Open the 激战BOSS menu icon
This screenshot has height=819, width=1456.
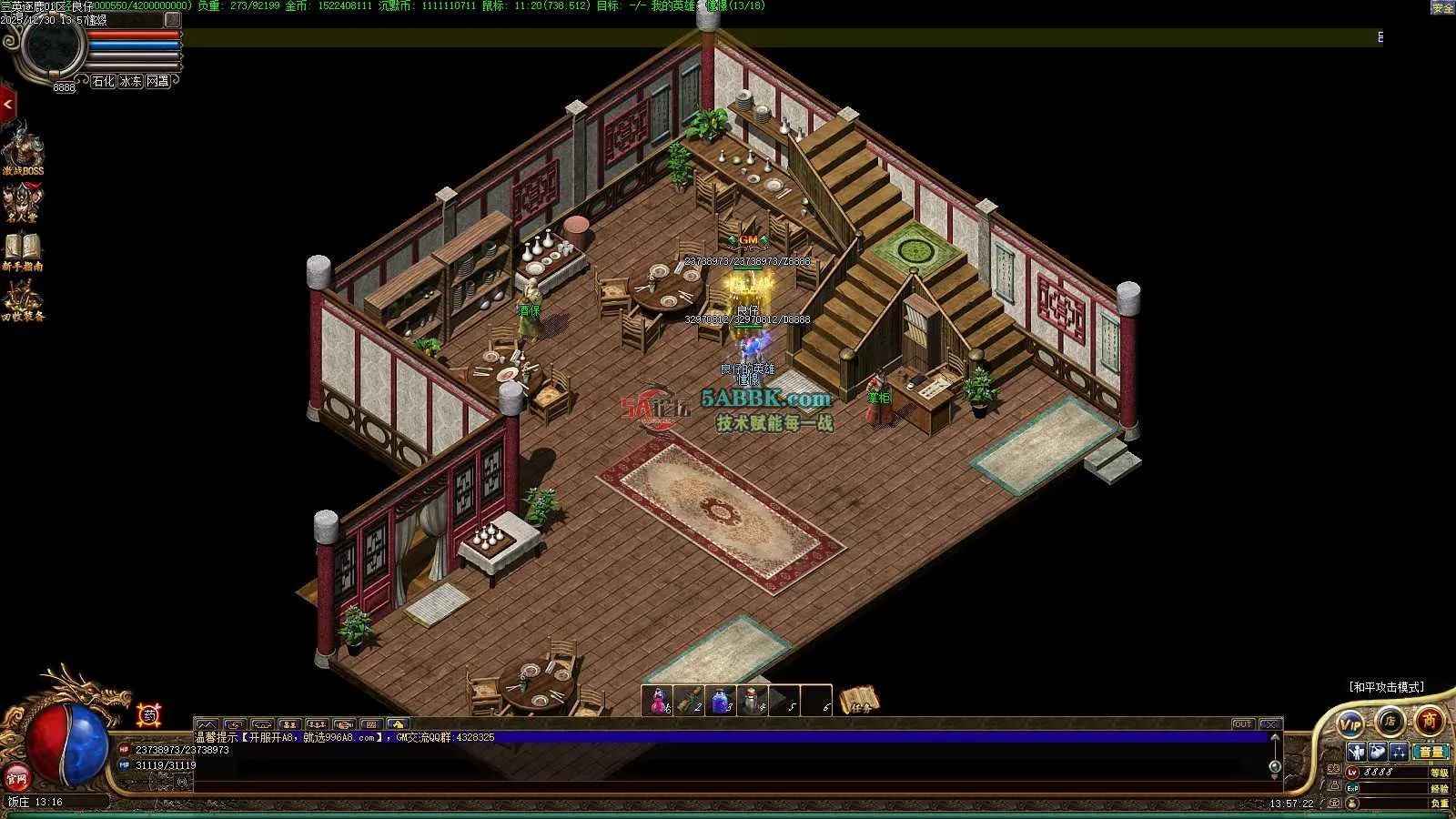coord(23,148)
